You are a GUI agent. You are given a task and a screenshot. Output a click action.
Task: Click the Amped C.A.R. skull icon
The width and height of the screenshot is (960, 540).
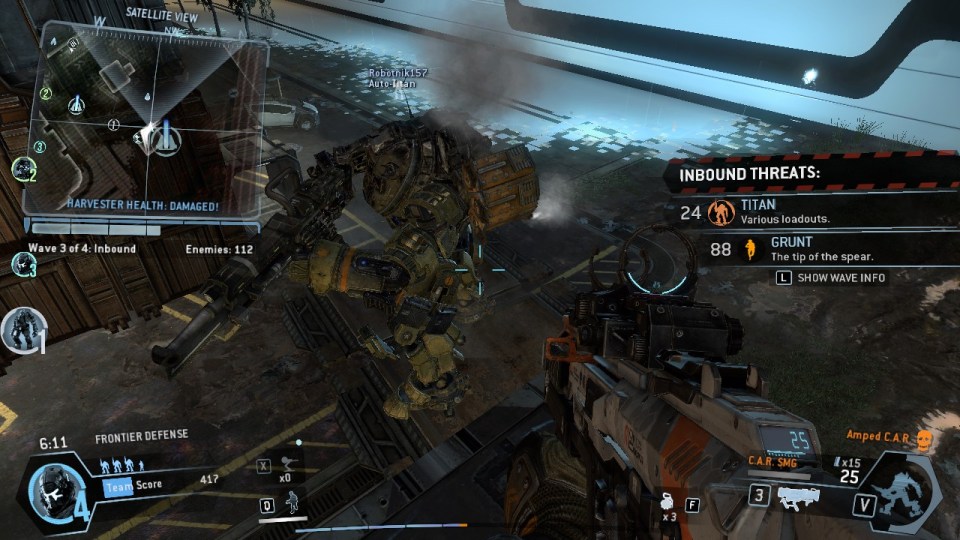pos(924,441)
